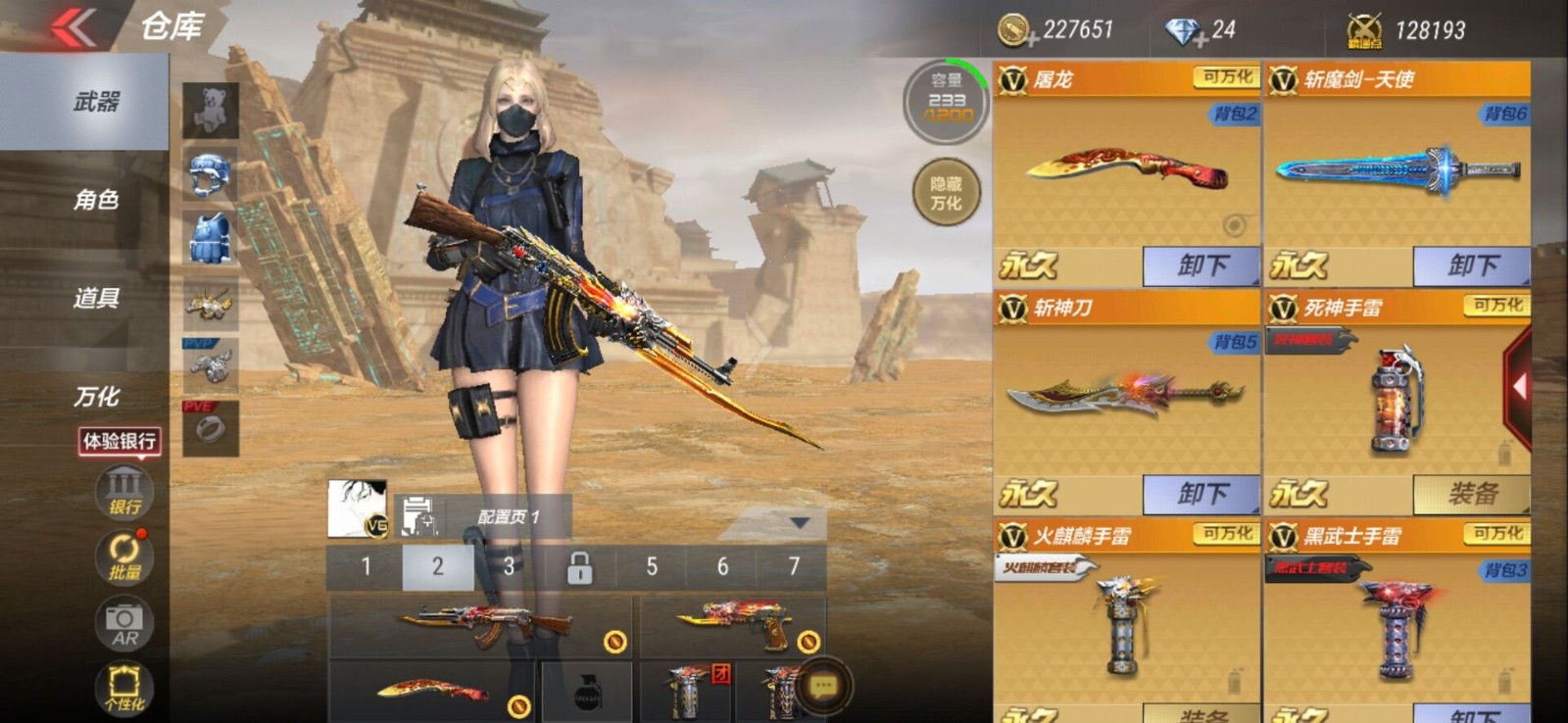Select the teddy bear accessory slot
Image resolution: width=1568 pixels, height=723 pixels.
[209, 108]
